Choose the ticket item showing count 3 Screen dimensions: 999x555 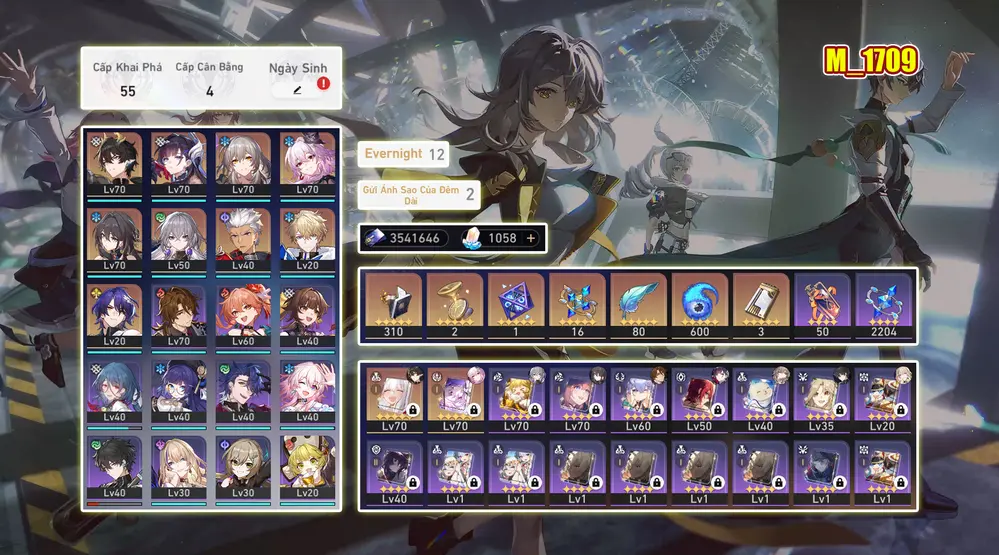pos(761,304)
